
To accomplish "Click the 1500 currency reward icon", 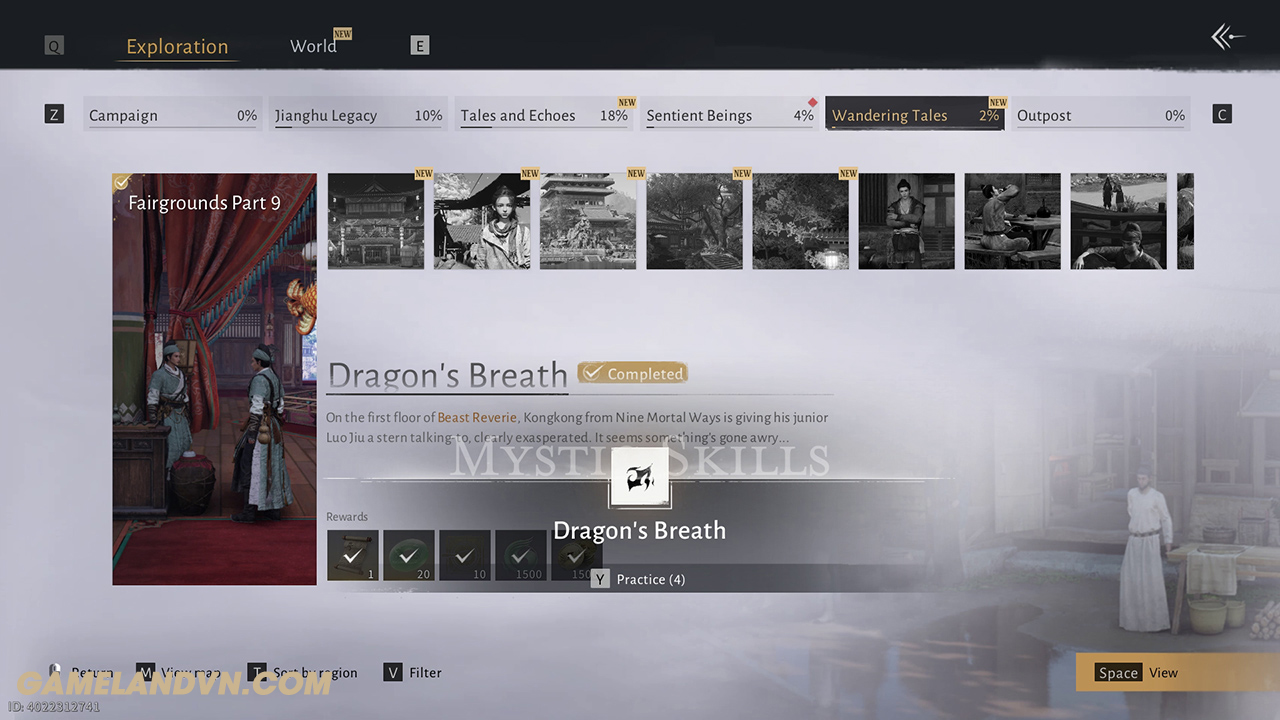I will pos(520,555).
